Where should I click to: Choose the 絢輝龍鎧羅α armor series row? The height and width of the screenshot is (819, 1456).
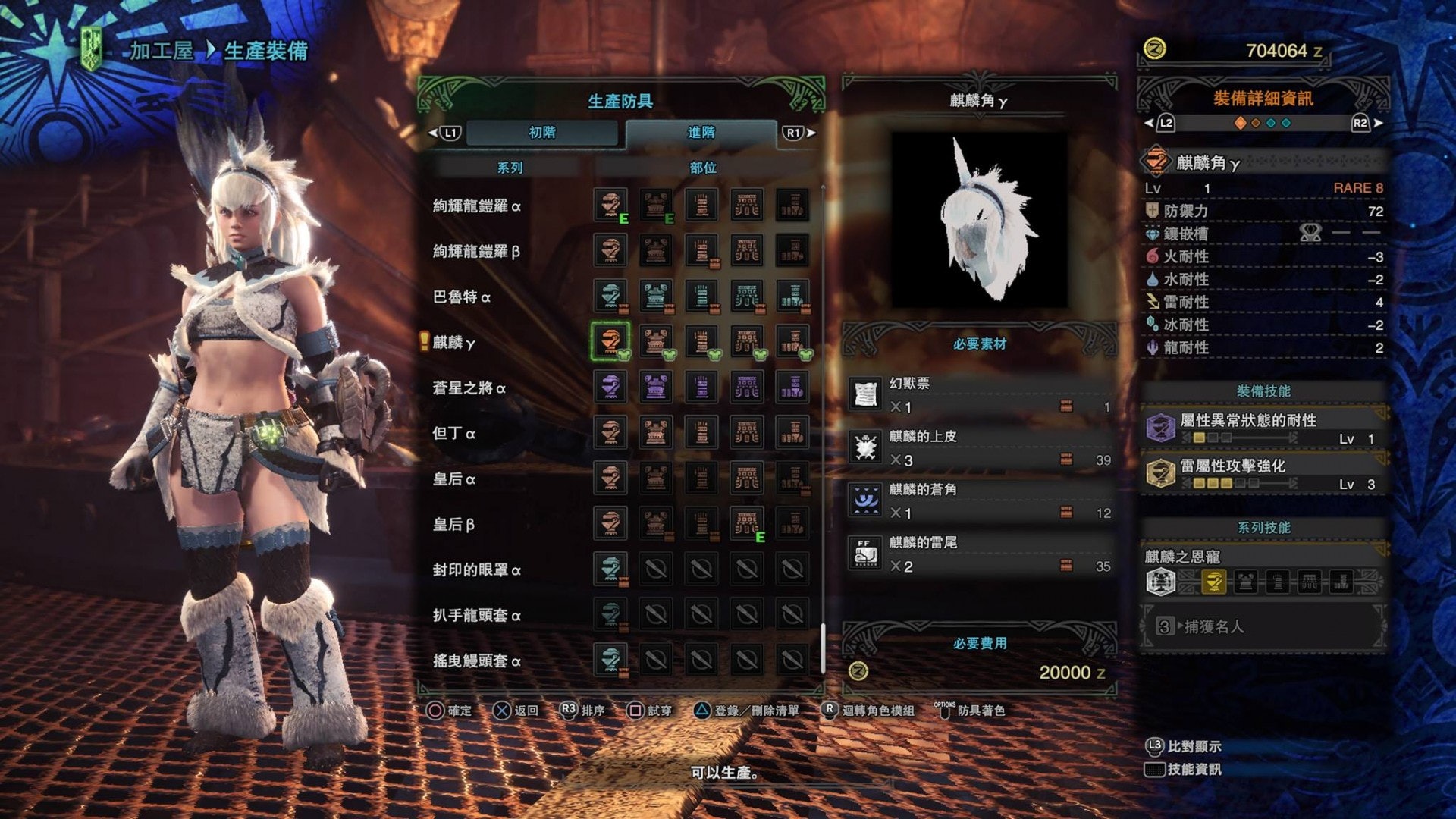pos(477,206)
